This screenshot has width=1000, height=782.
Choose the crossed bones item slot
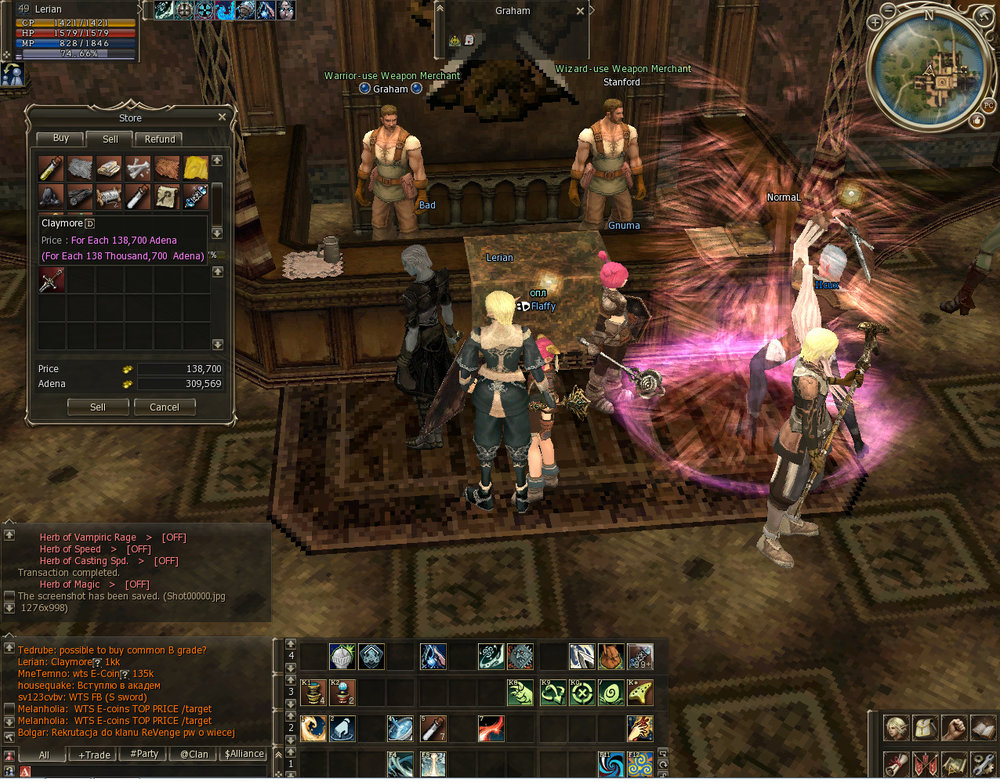(138, 166)
